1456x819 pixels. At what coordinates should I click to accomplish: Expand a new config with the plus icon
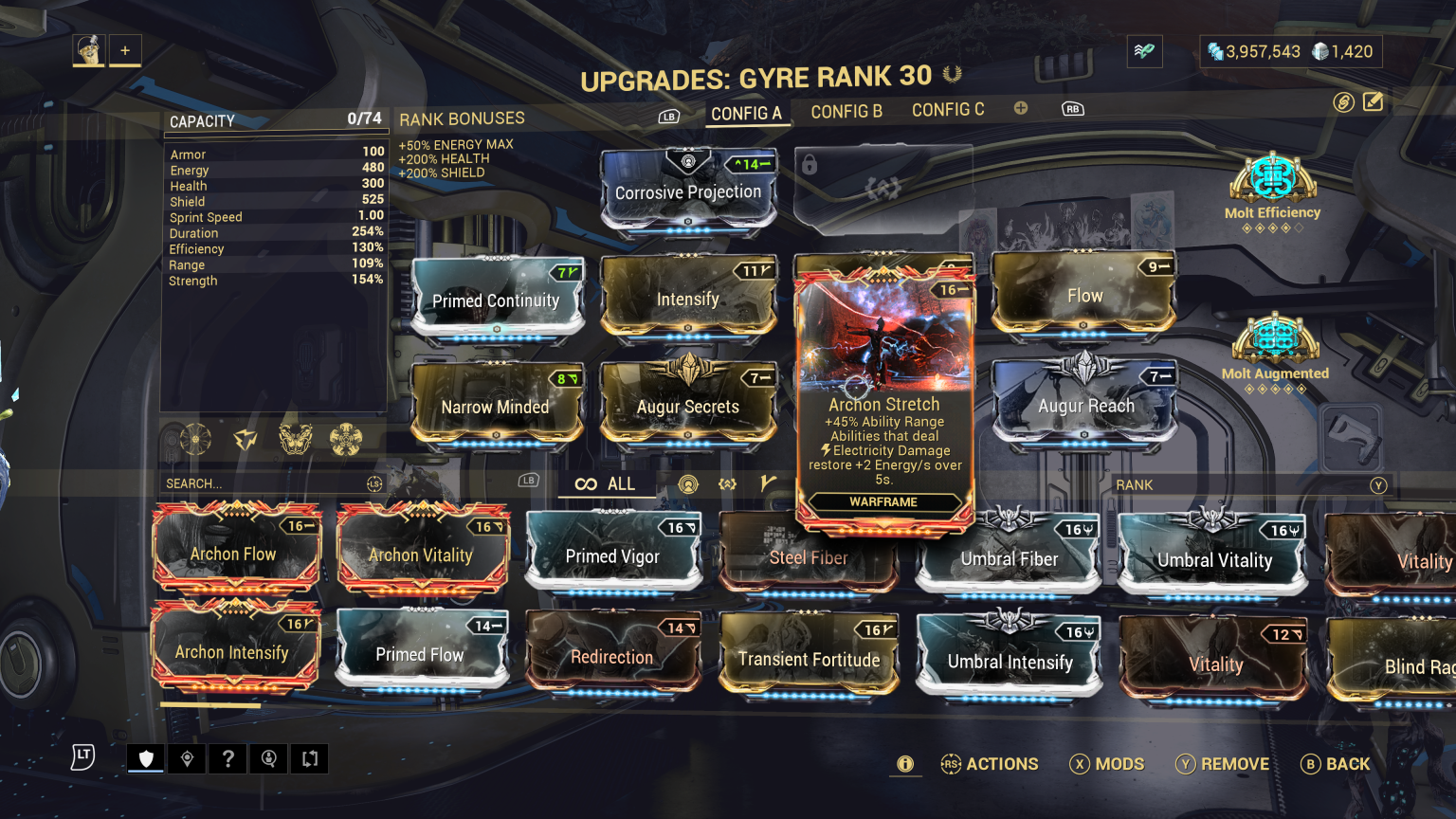pos(1021,108)
